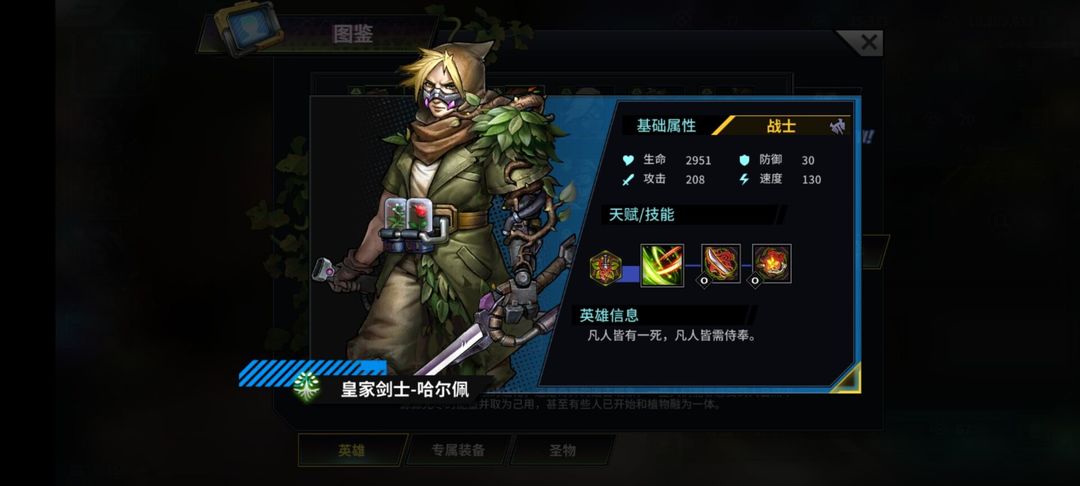1080x486 pixels.
Task: View the green slash skill
Action: [x=662, y=265]
